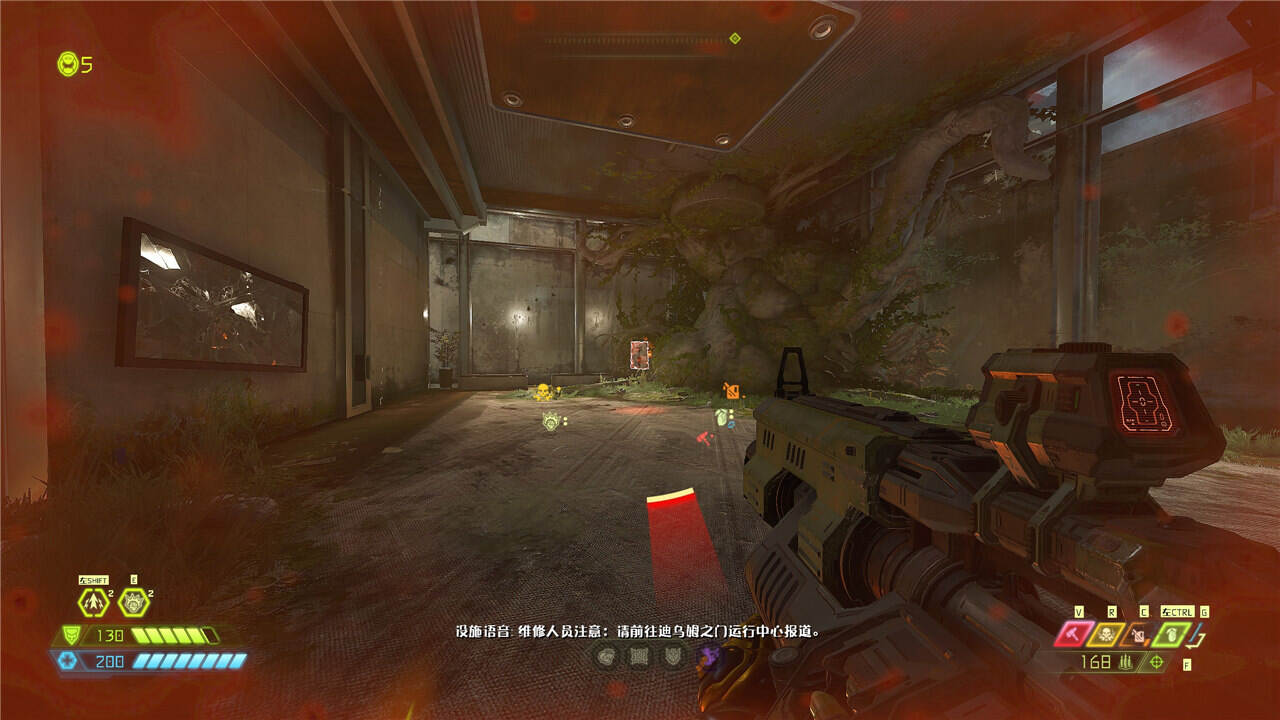This screenshot has height=720, width=1280.
Task: Select the dash ability hexagon icon
Action: (93, 603)
